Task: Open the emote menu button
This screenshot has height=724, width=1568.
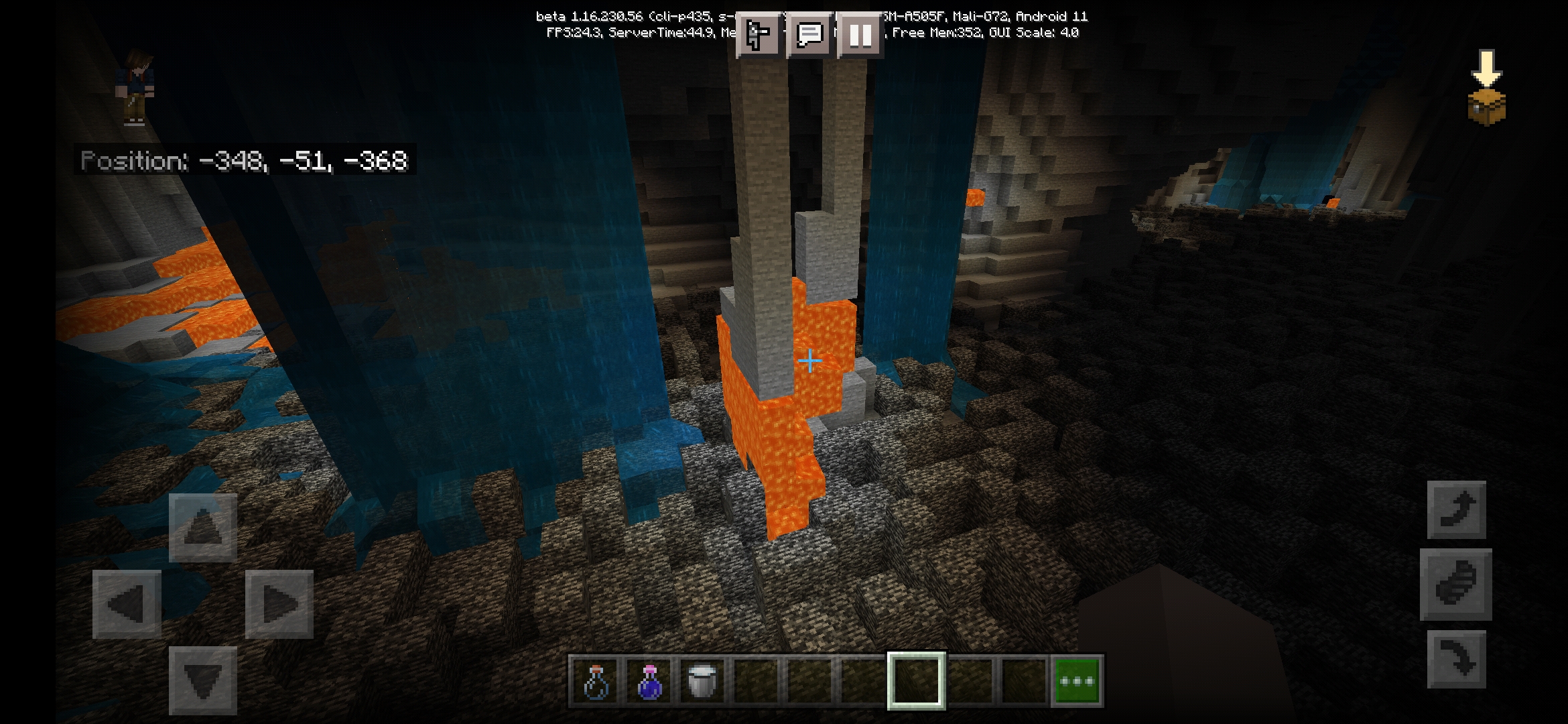Action: pyautogui.click(x=759, y=34)
